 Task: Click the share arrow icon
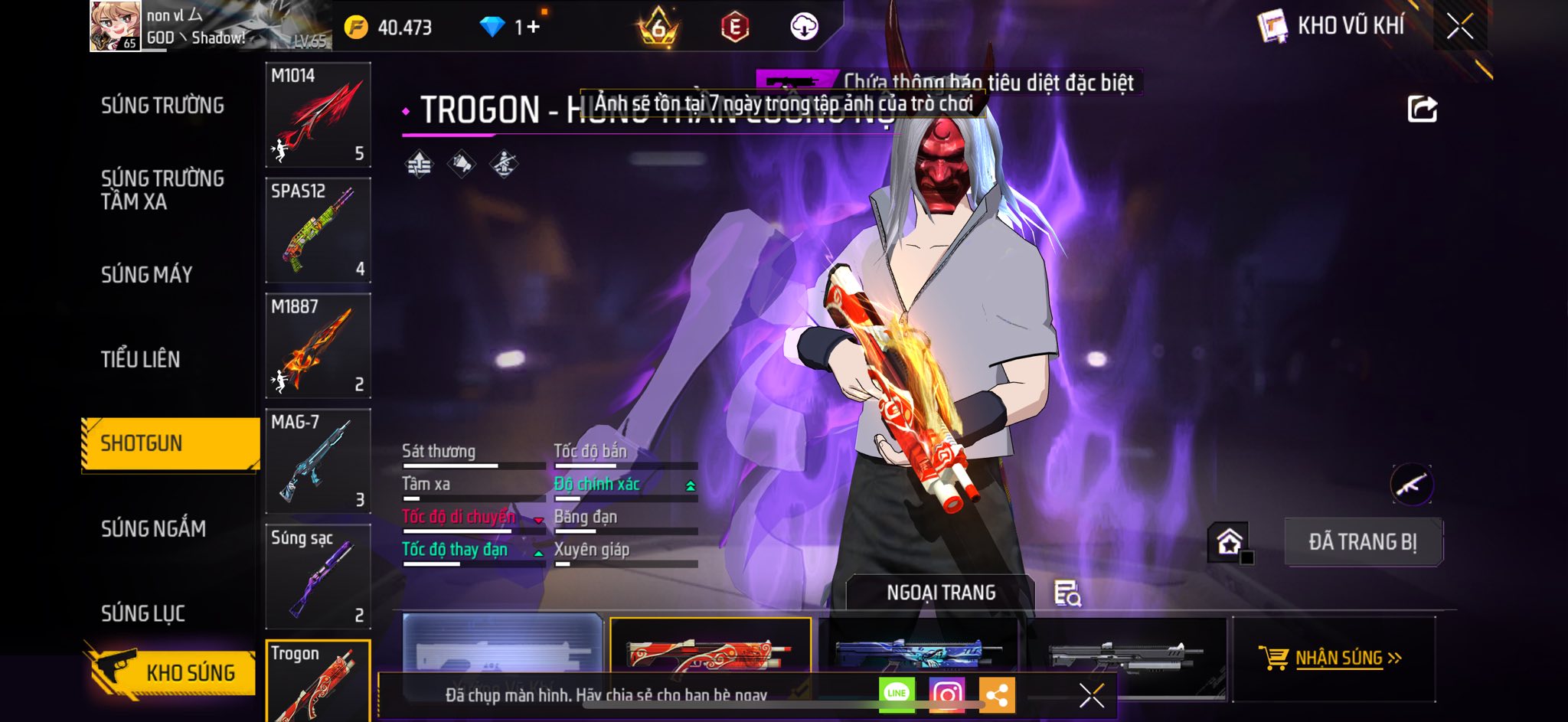pos(1422,109)
